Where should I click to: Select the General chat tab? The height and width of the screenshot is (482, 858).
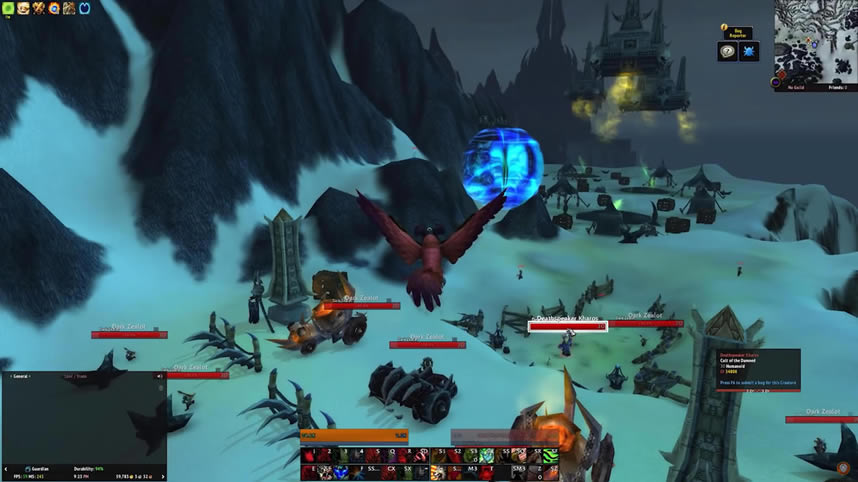20,377
